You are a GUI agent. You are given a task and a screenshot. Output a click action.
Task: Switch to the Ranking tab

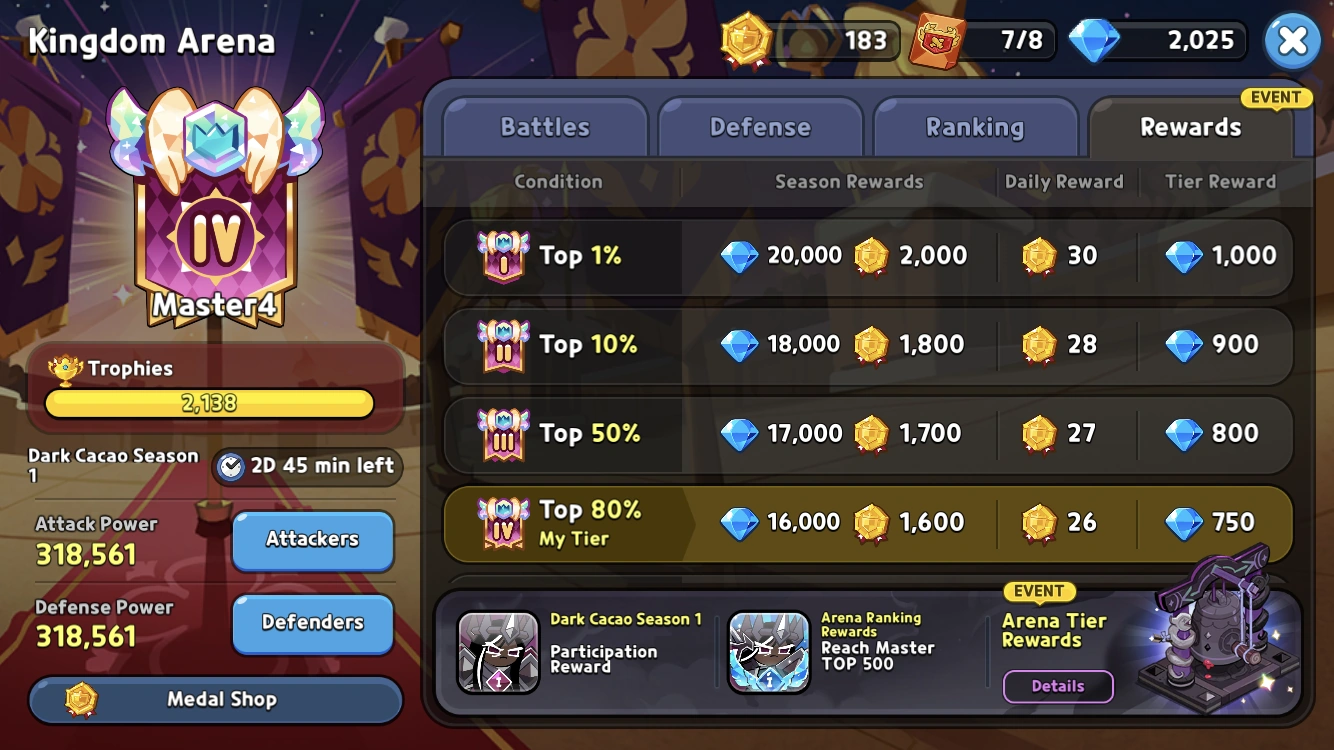click(x=976, y=127)
